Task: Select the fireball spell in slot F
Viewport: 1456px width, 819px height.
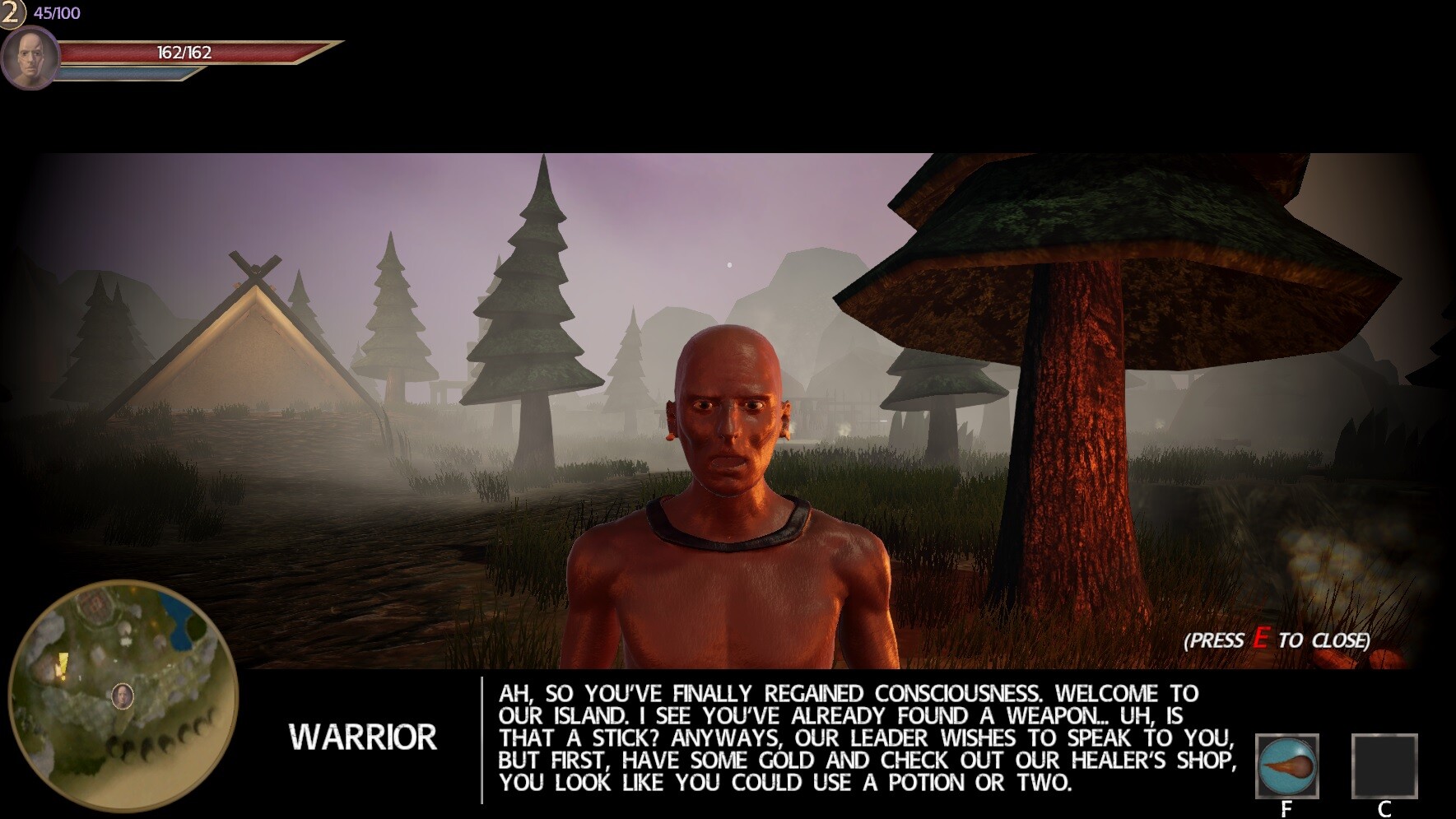Action: pyautogui.click(x=1289, y=767)
